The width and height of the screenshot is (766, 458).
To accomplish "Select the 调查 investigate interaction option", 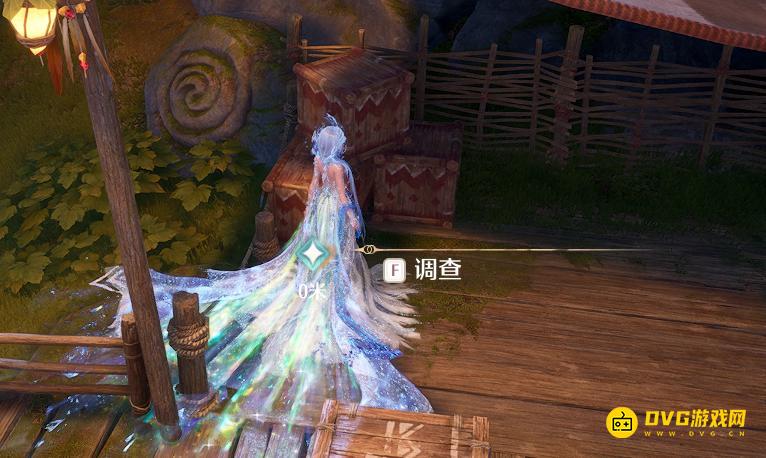I will click(424, 270).
